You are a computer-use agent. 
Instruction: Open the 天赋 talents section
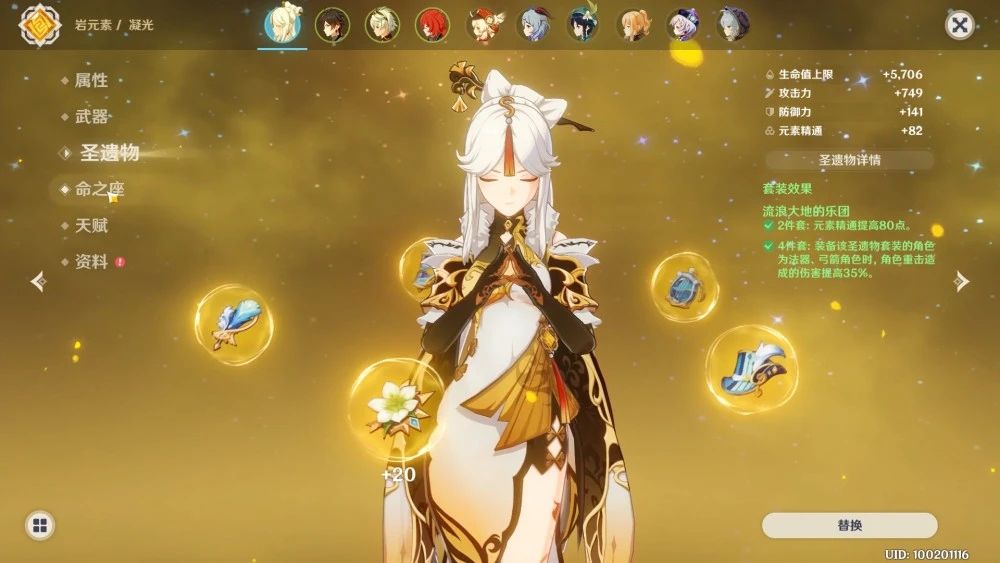pos(91,226)
